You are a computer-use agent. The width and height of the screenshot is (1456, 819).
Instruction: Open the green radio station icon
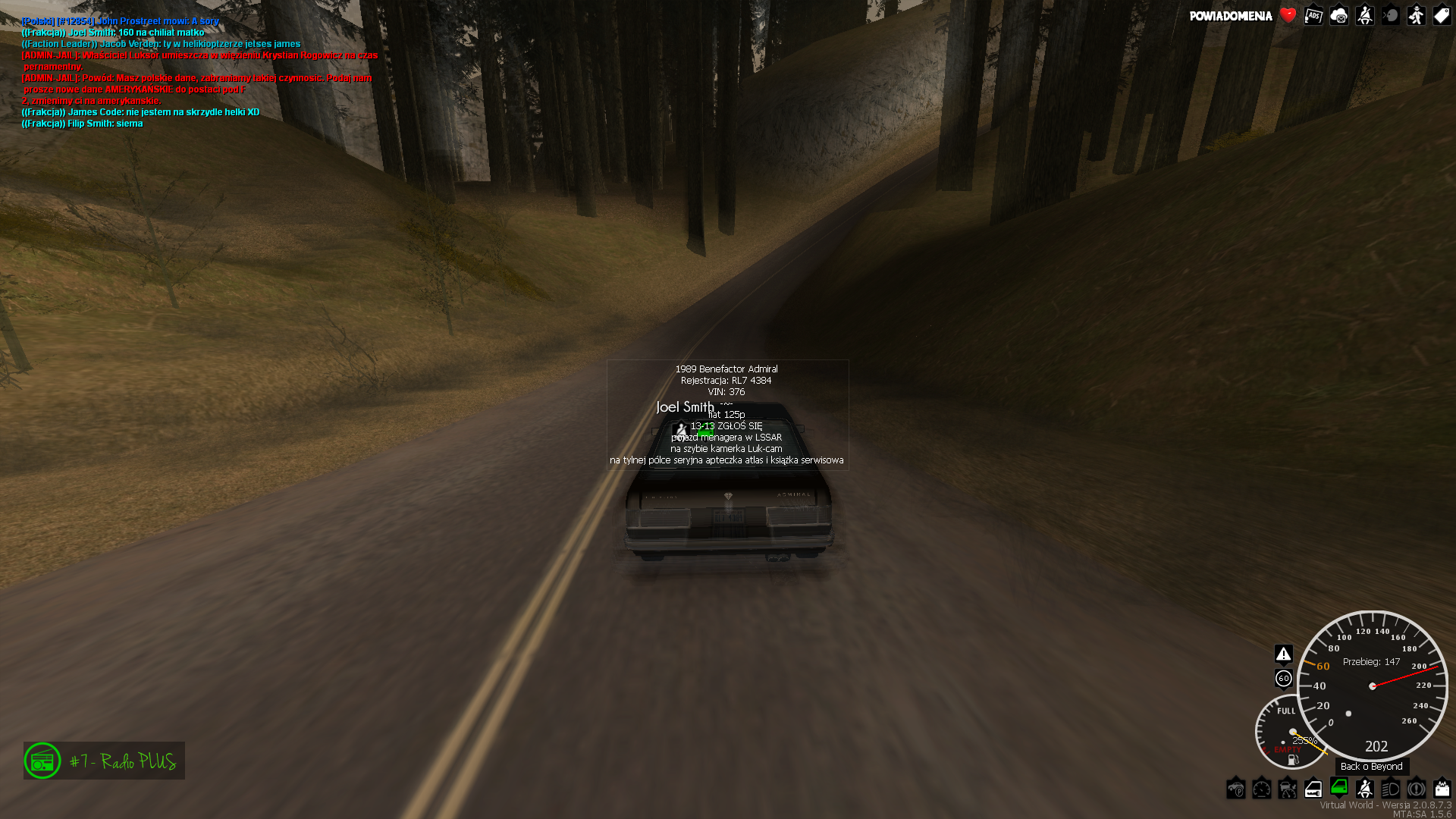point(42,761)
